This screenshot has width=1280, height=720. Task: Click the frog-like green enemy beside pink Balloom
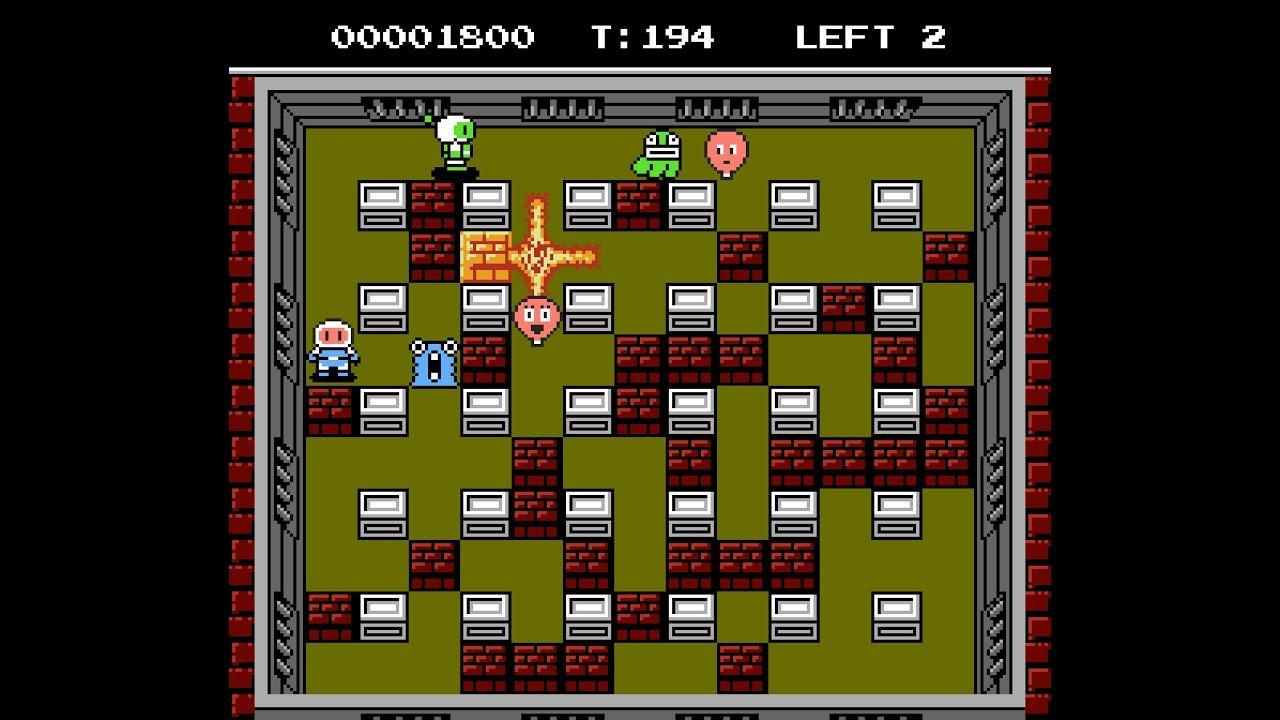(x=656, y=152)
